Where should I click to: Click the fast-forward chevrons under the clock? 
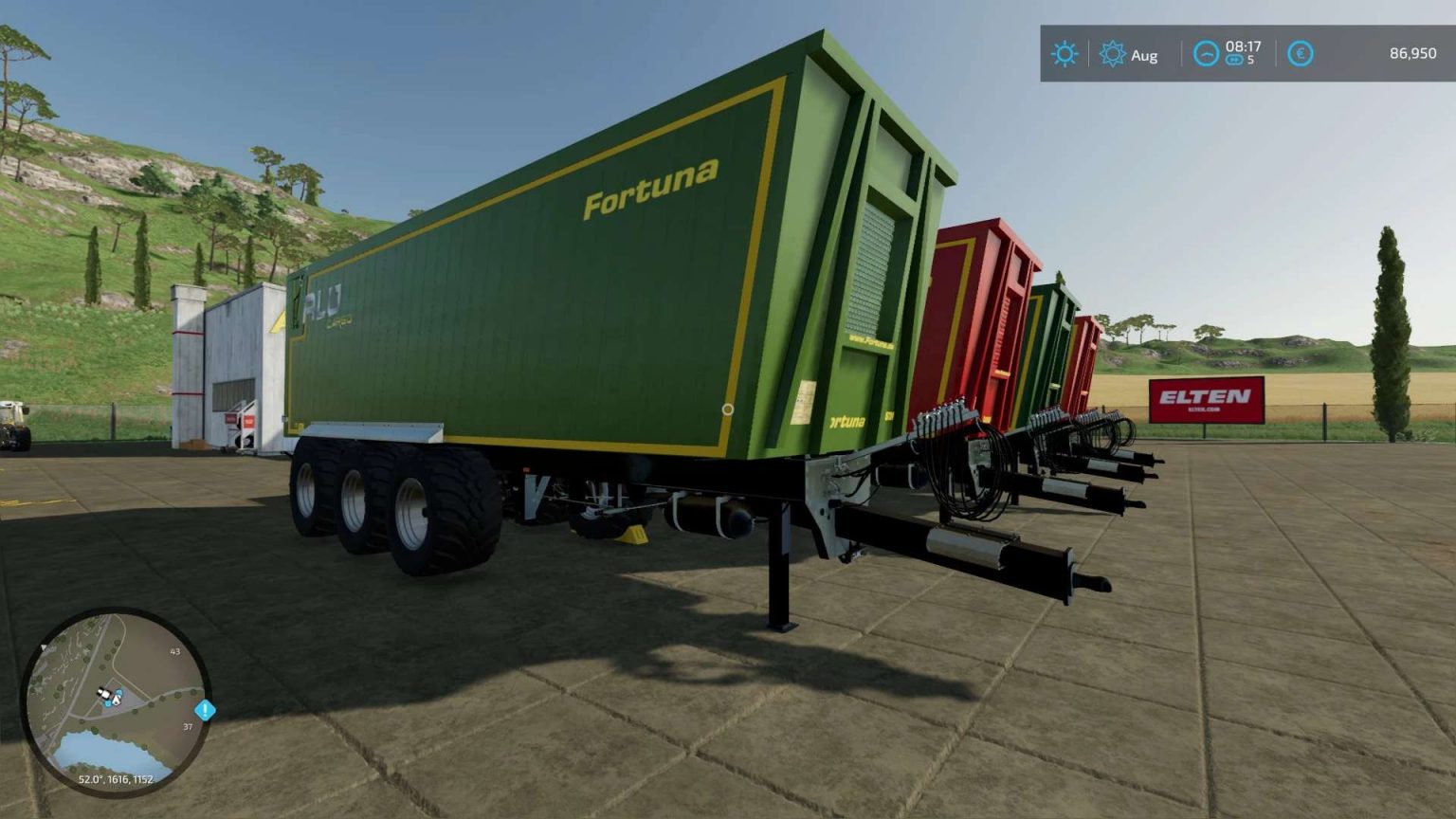[1233, 59]
